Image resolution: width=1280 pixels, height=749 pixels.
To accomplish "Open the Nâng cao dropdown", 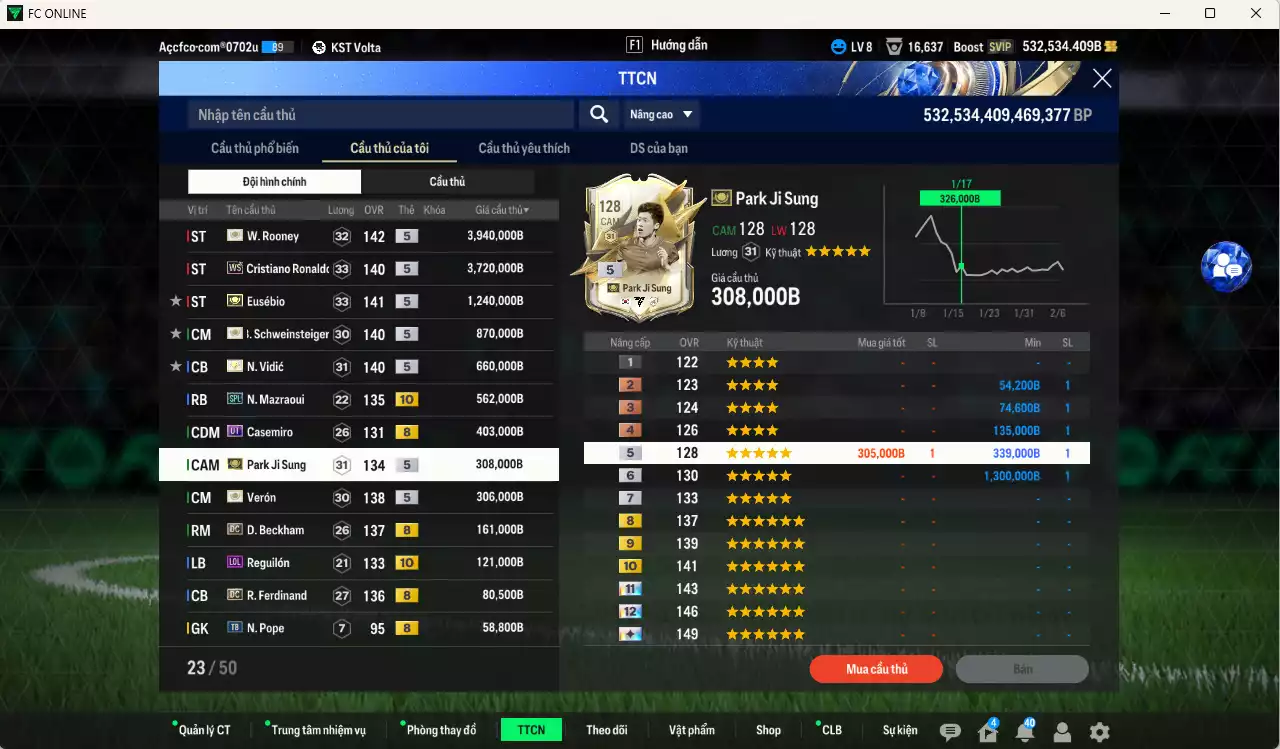I will point(660,114).
